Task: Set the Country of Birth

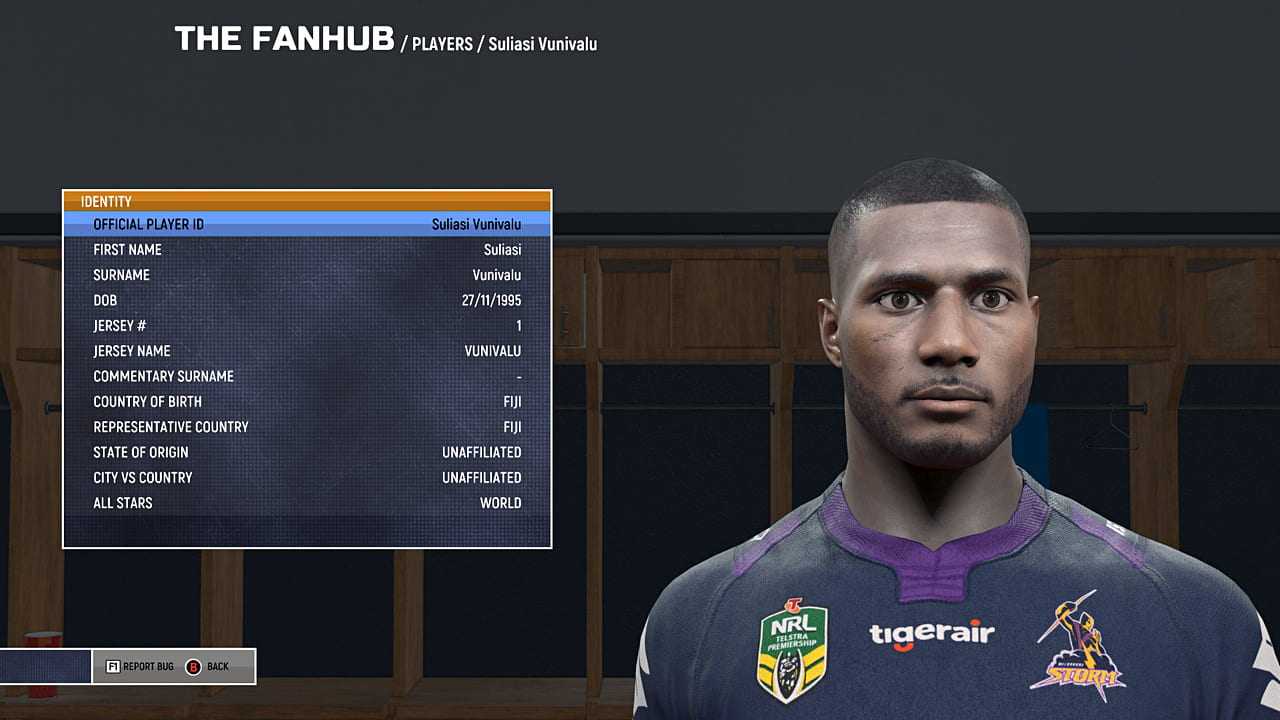Action: click(x=307, y=402)
